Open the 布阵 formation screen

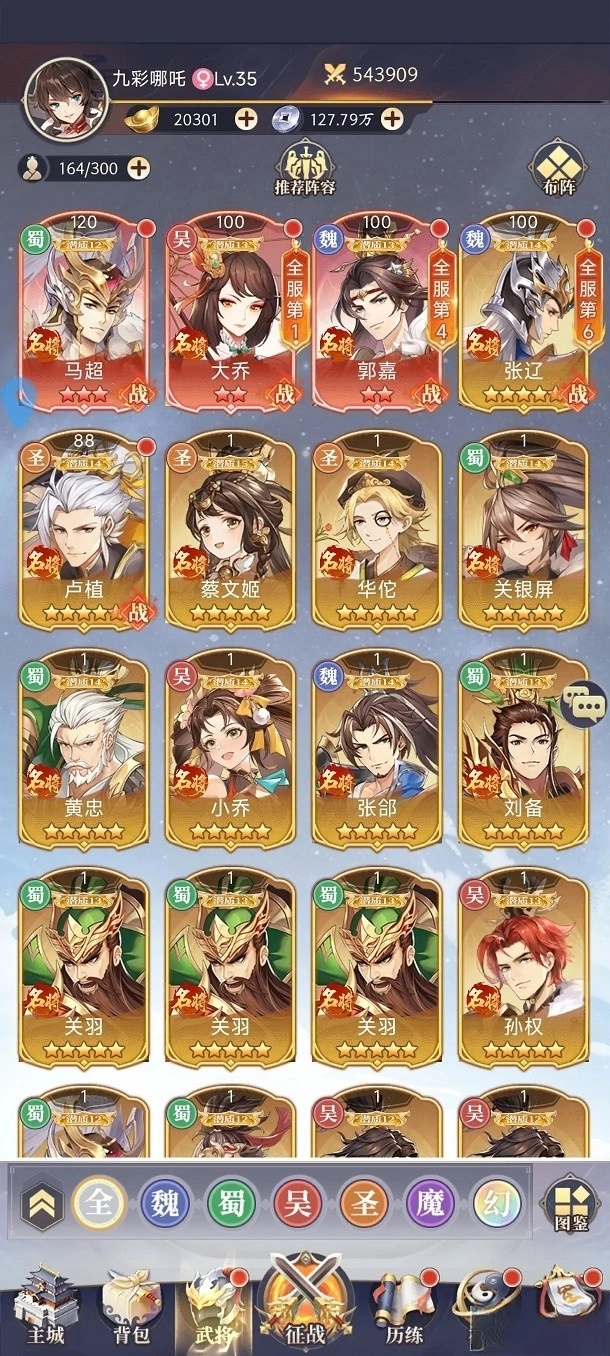[558, 170]
